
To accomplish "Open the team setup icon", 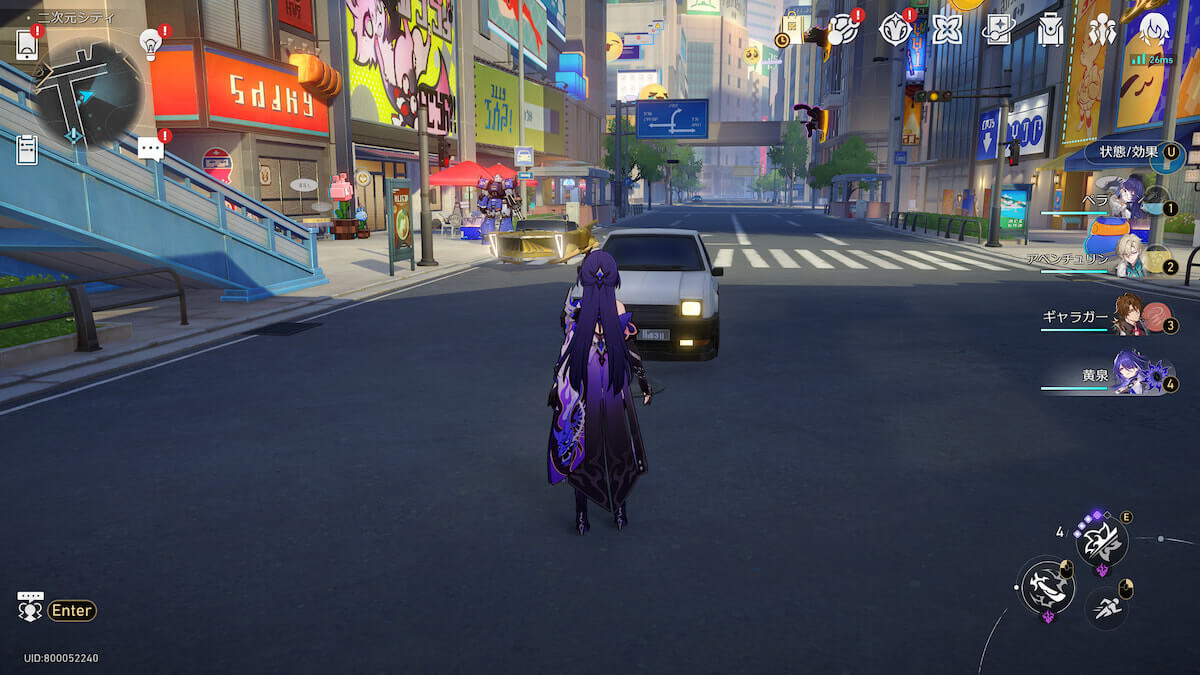I will tap(1102, 30).
